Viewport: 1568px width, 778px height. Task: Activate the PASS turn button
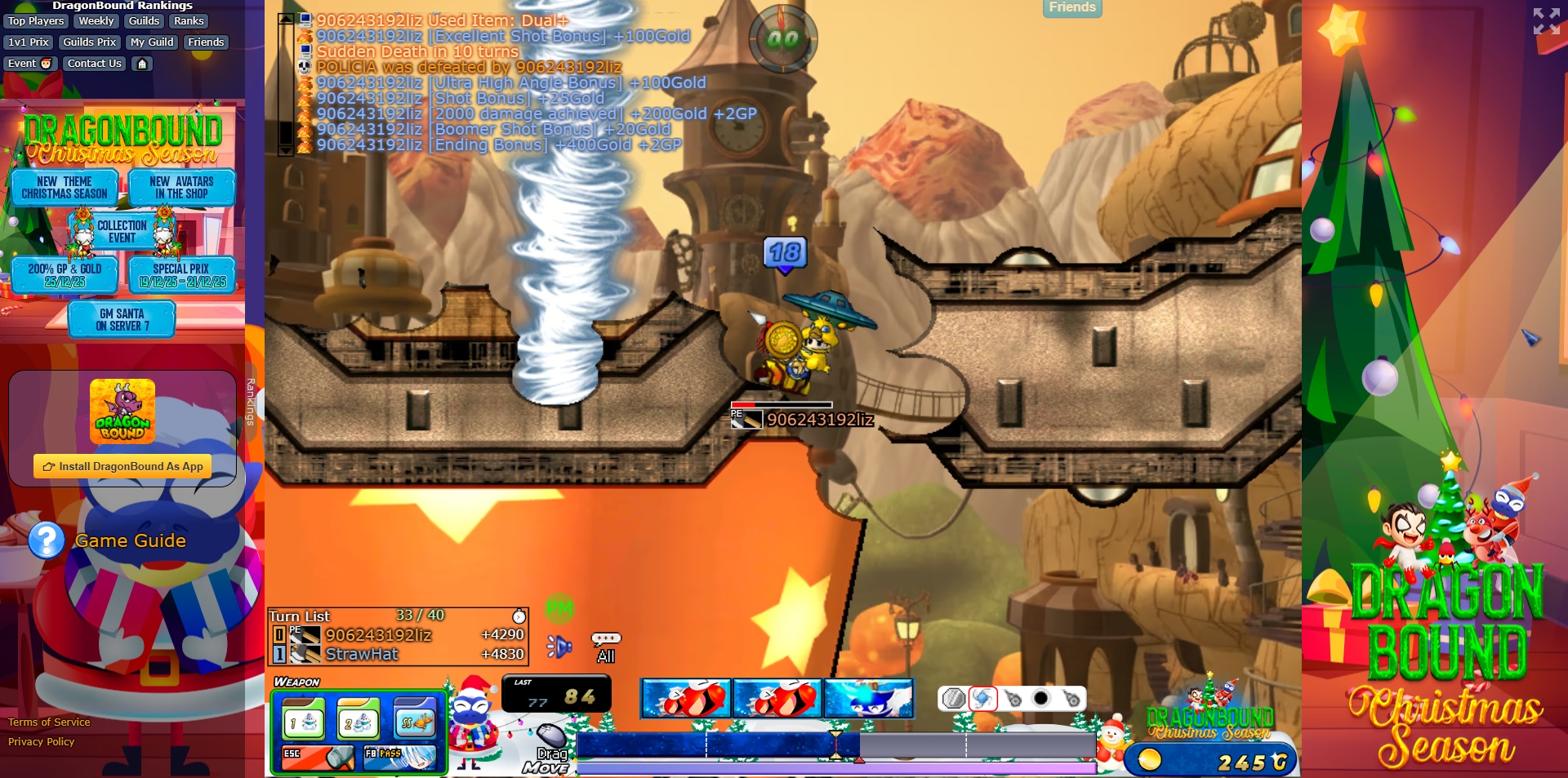click(400, 757)
